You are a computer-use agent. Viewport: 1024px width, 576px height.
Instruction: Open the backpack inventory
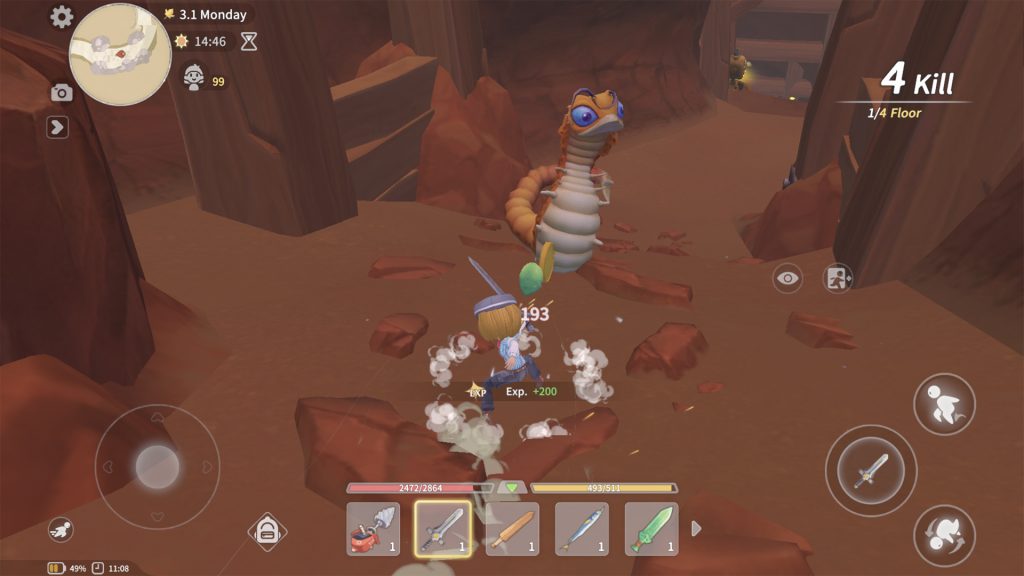pyautogui.click(x=267, y=532)
